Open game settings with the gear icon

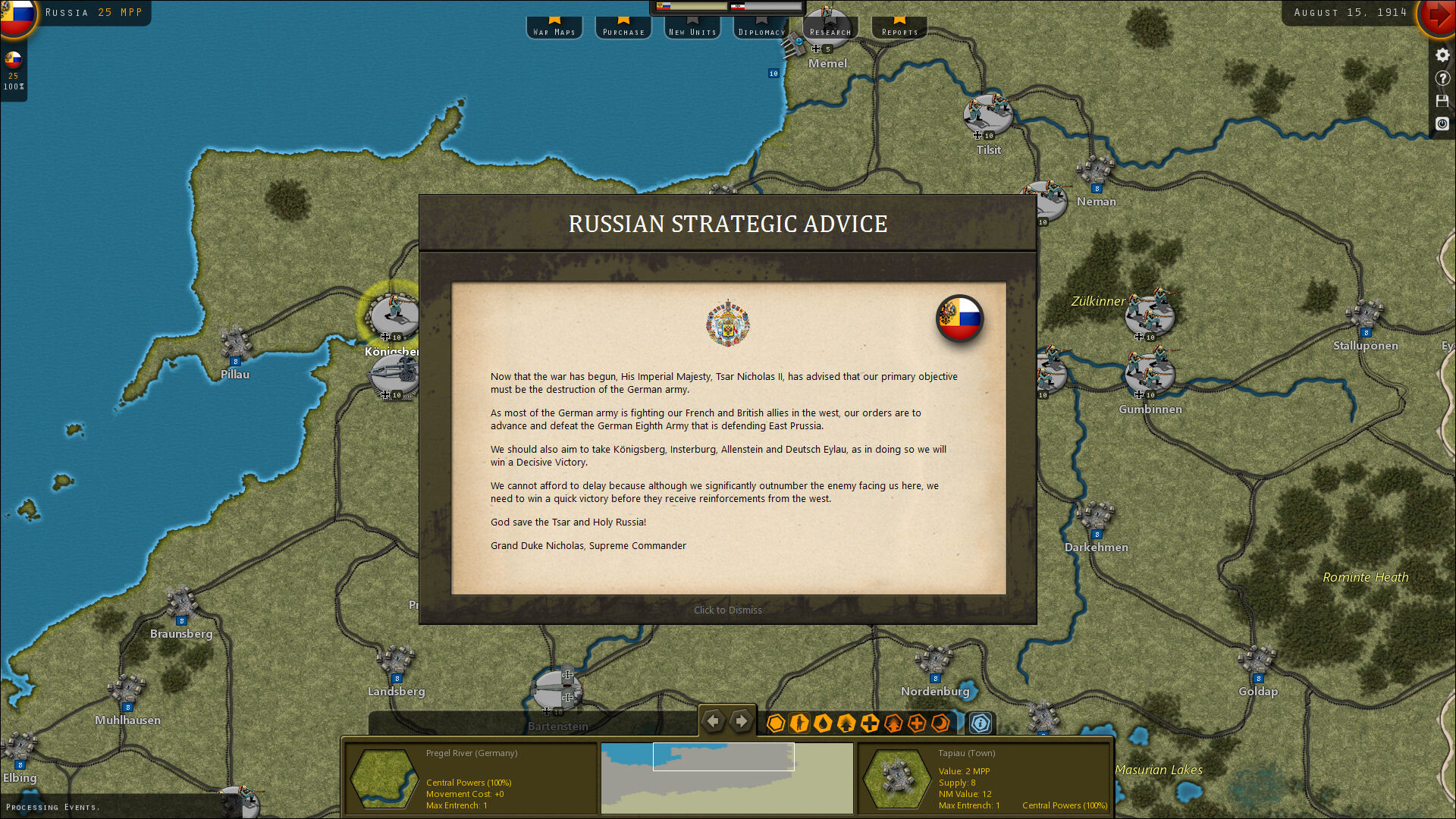pos(1442,55)
